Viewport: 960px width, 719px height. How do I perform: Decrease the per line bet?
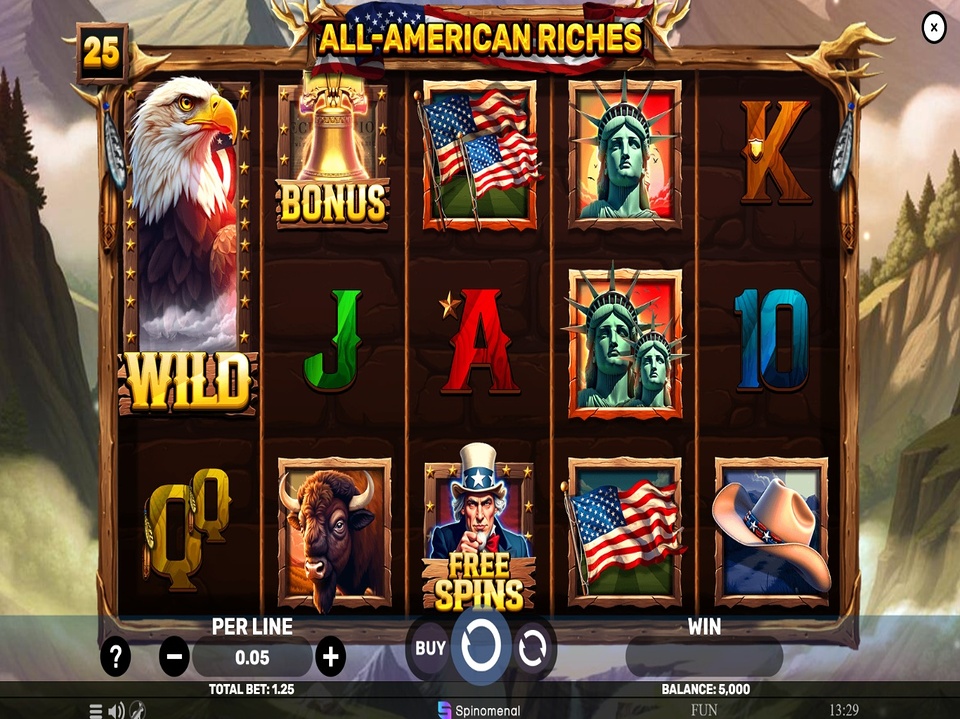coord(174,657)
